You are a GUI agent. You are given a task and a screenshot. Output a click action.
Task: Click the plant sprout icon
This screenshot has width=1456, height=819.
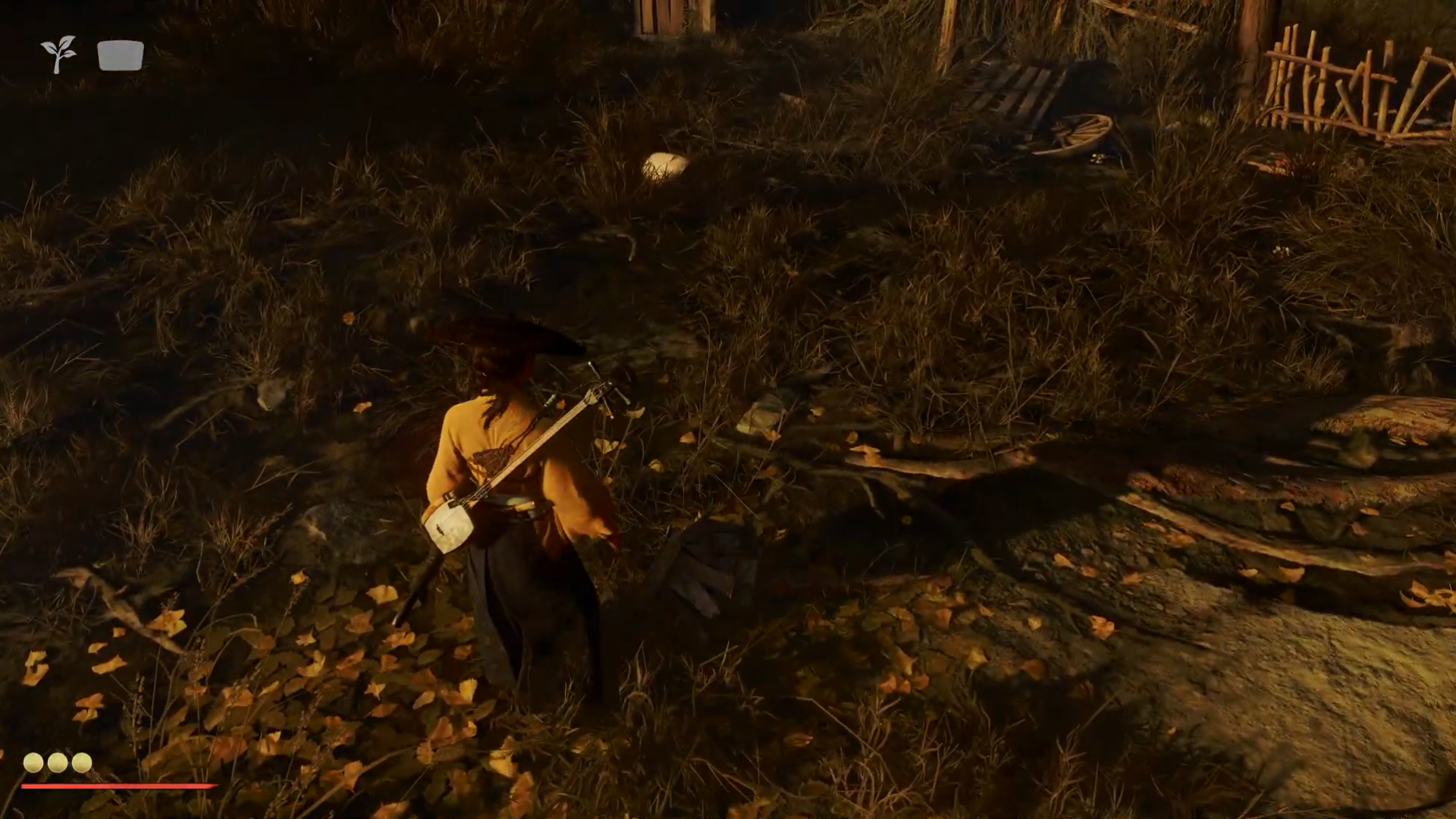(58, 55)
